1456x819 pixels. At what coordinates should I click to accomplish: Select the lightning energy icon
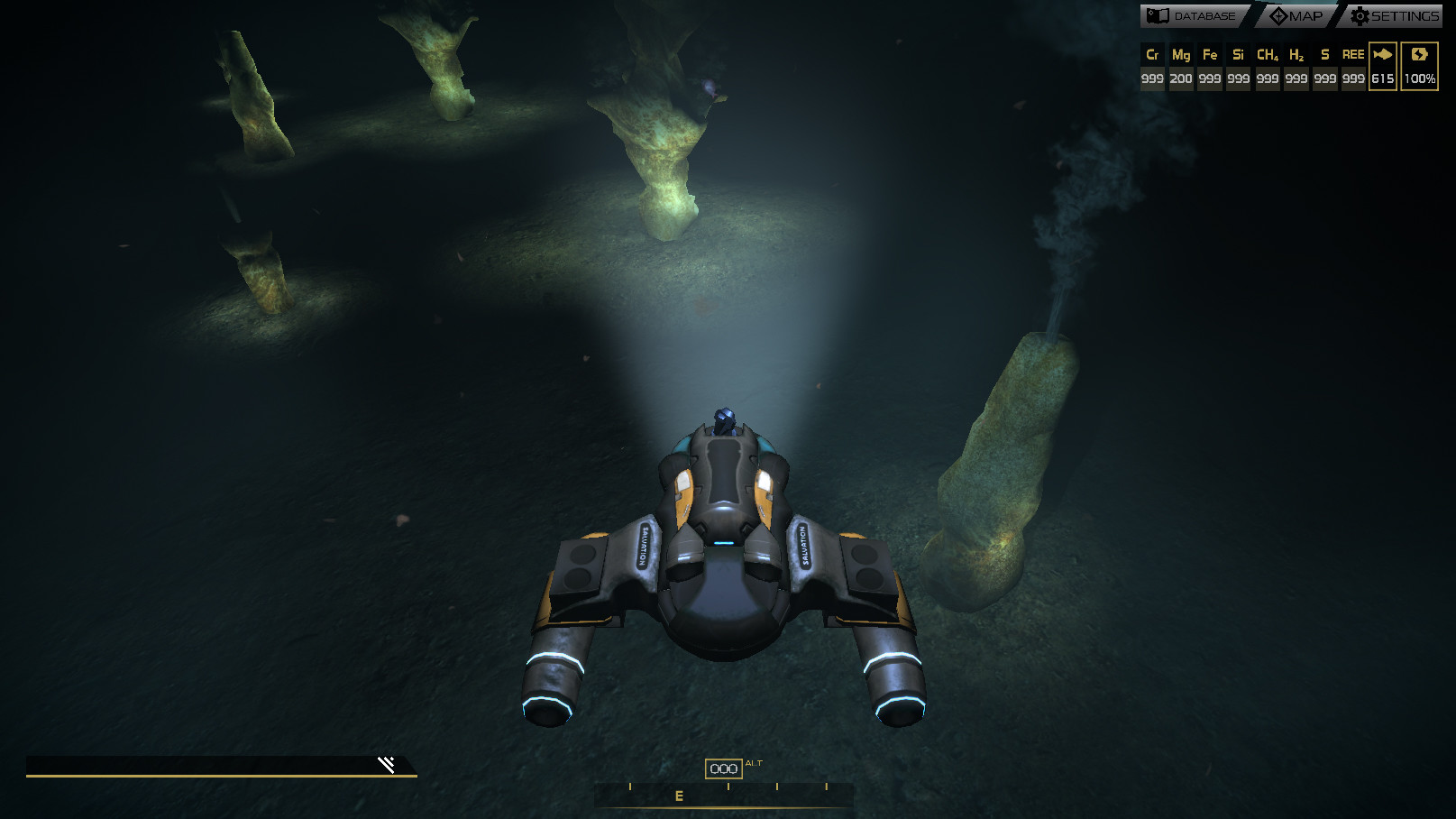pos(1421,54)
